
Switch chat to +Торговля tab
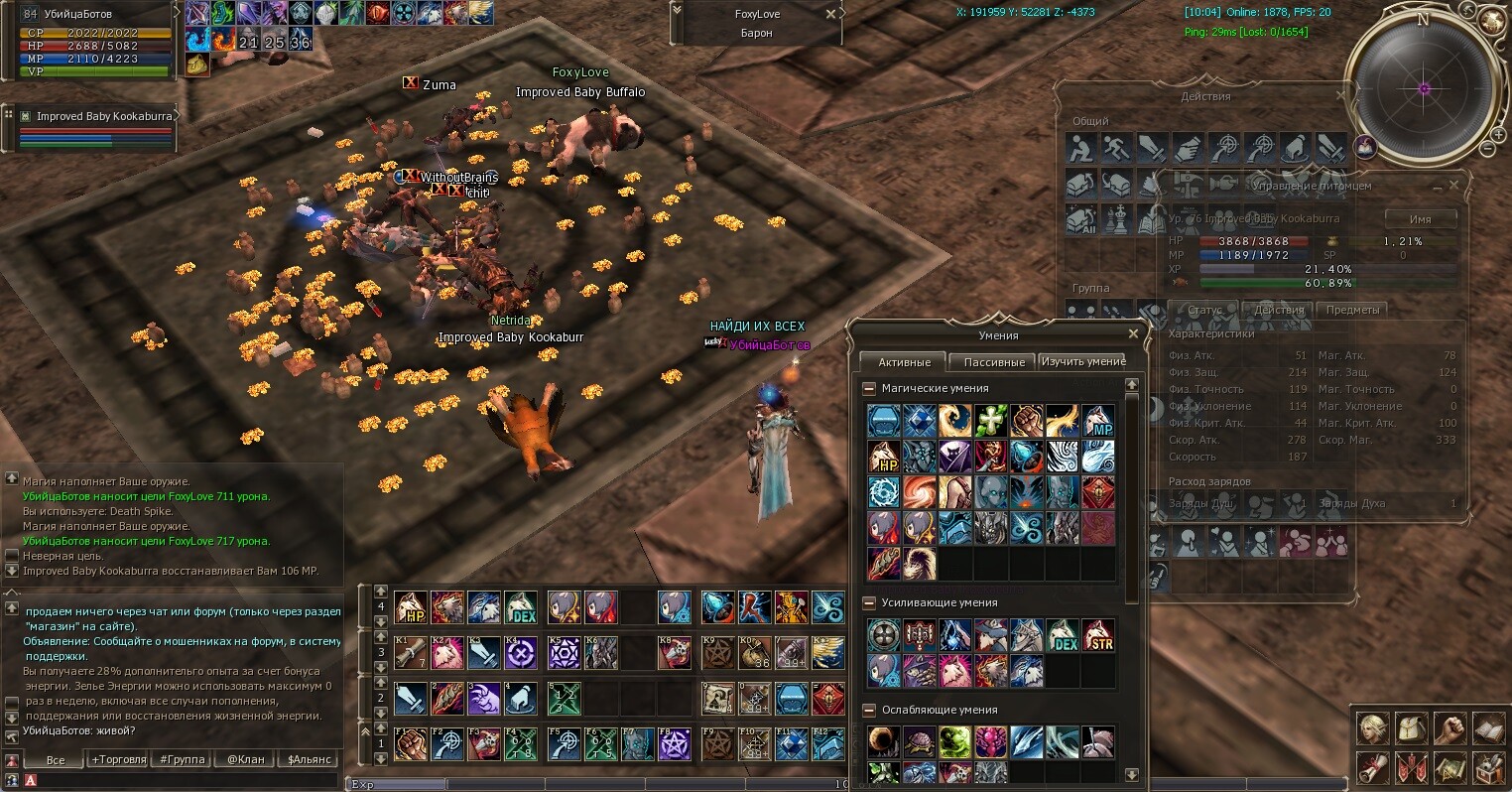(118, 759)
